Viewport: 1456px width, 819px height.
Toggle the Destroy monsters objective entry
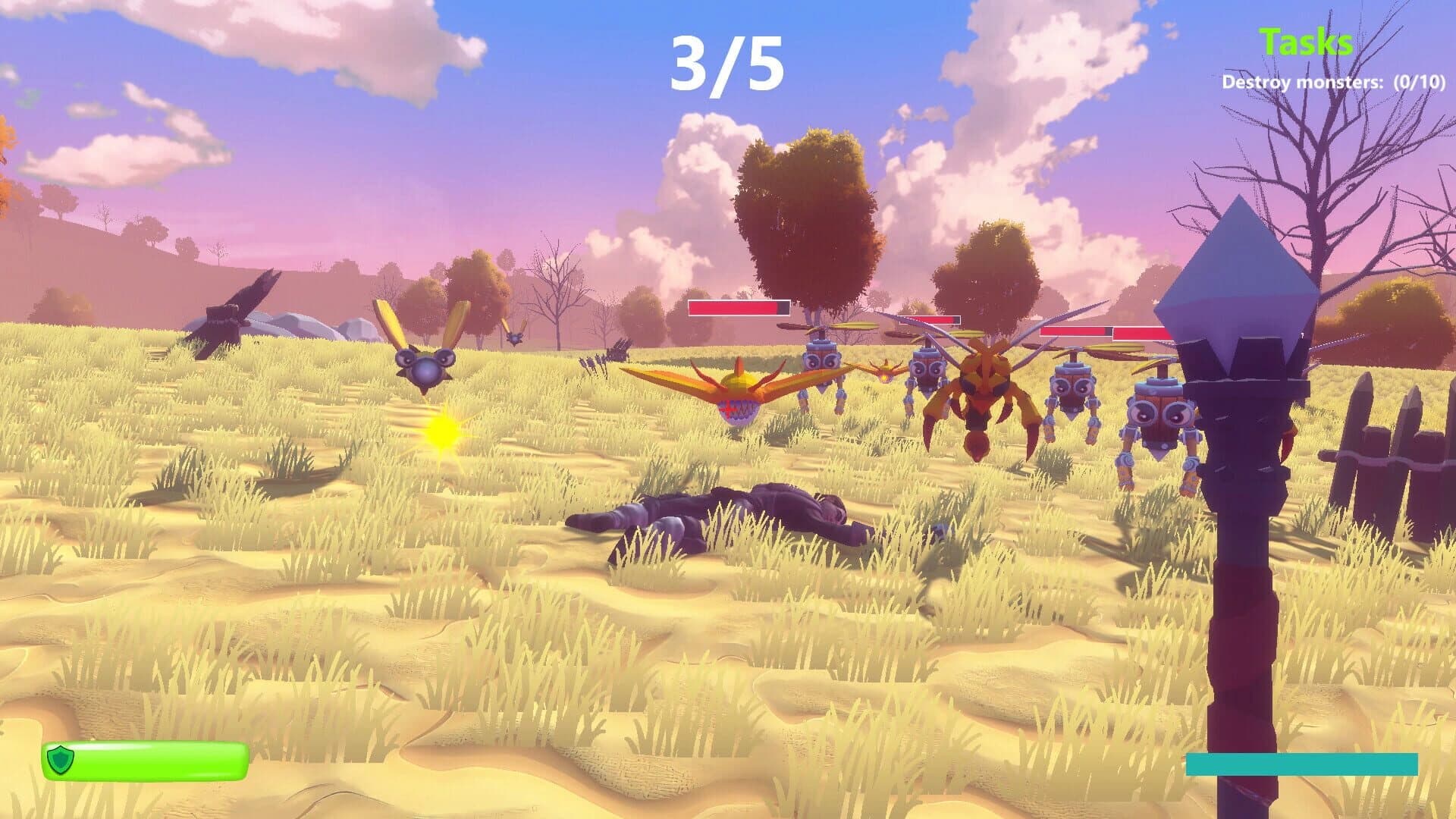(1338, 83)
